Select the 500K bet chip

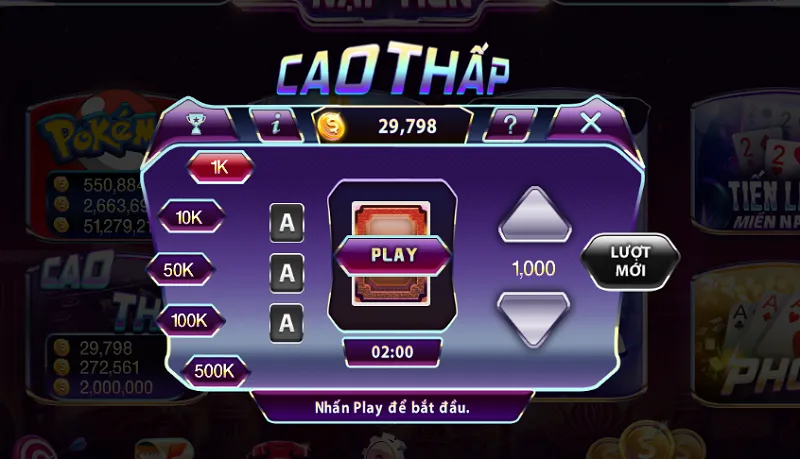coord(214,371)
